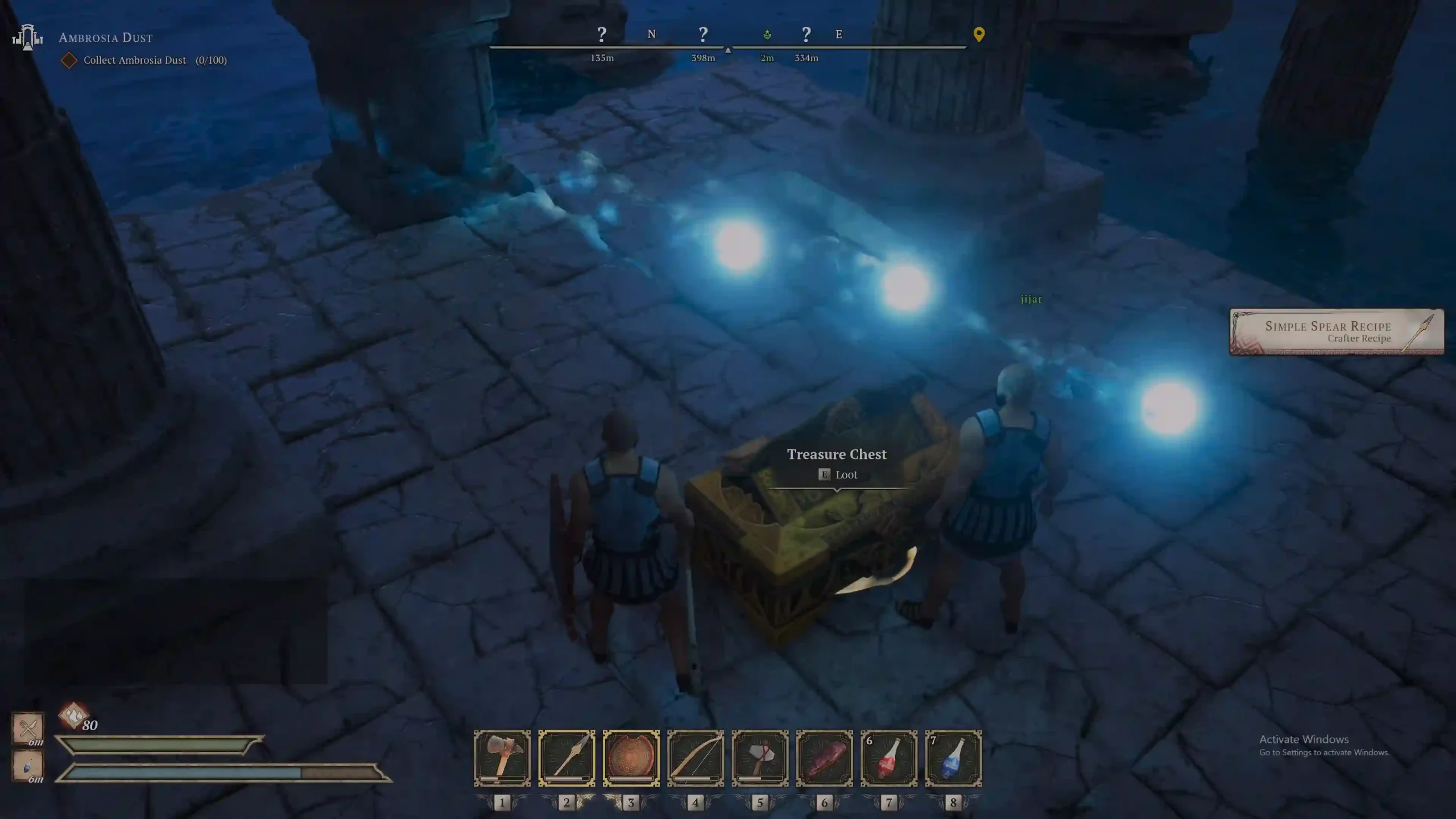
Task: Click the question mark marker at 334m
Action: (806, 35)
